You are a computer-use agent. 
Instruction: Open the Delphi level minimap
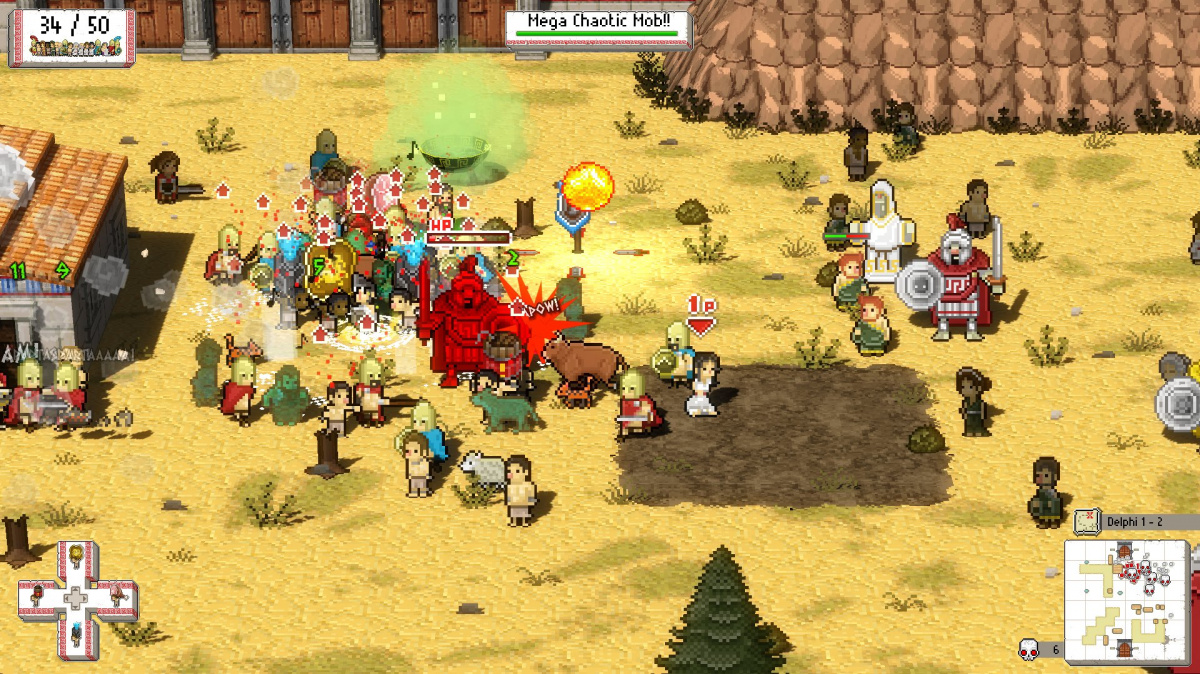[x=1125, y=600]
